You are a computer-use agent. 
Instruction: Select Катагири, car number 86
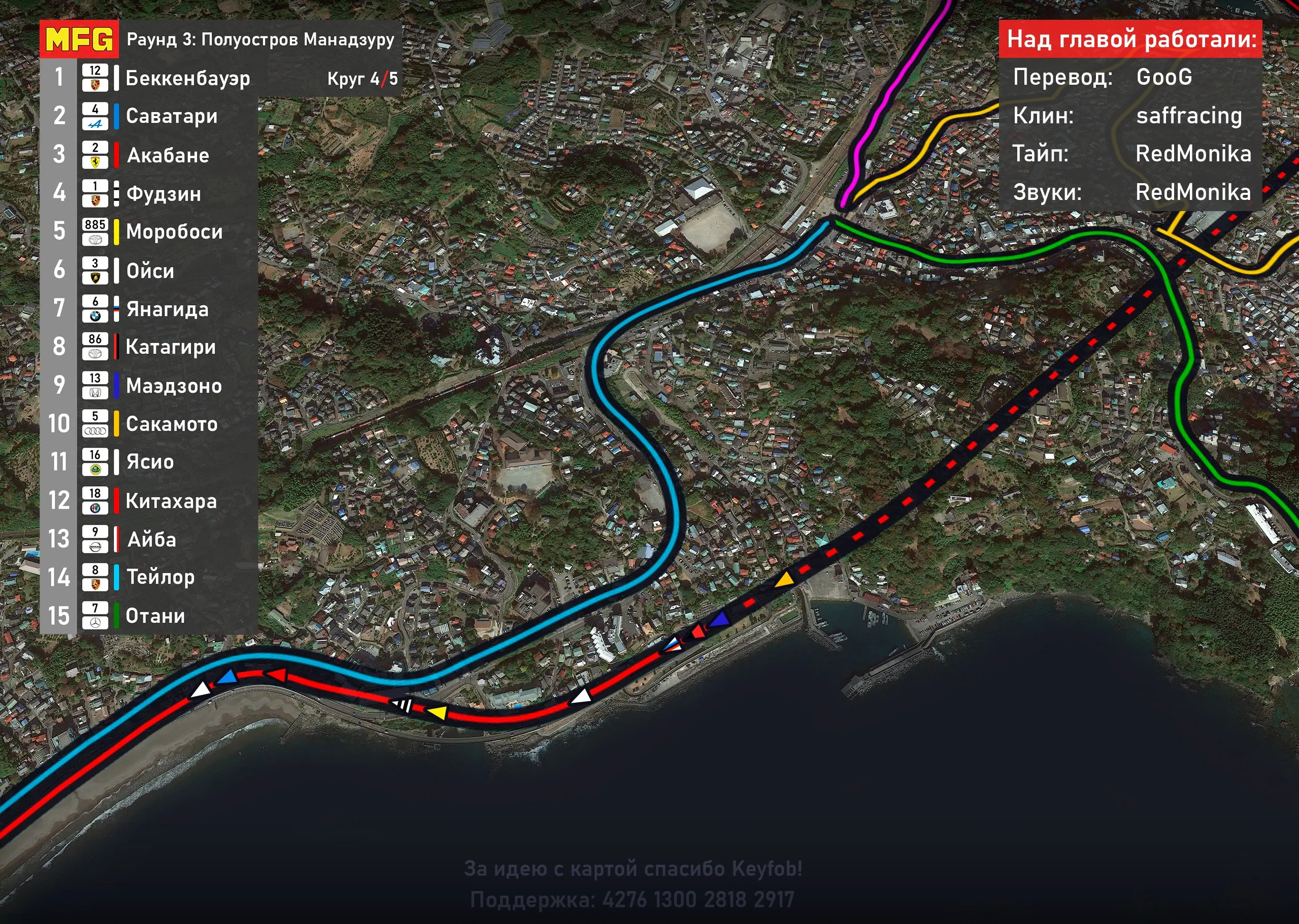pyautogui.click(x=170, y=347)
